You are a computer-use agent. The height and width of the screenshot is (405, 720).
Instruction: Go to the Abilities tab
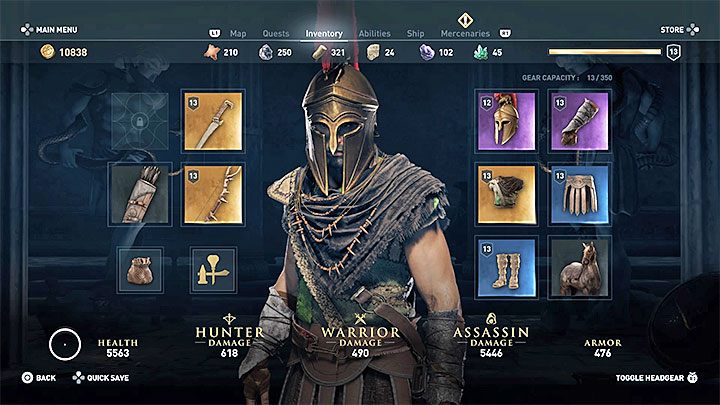pos(374,33)
